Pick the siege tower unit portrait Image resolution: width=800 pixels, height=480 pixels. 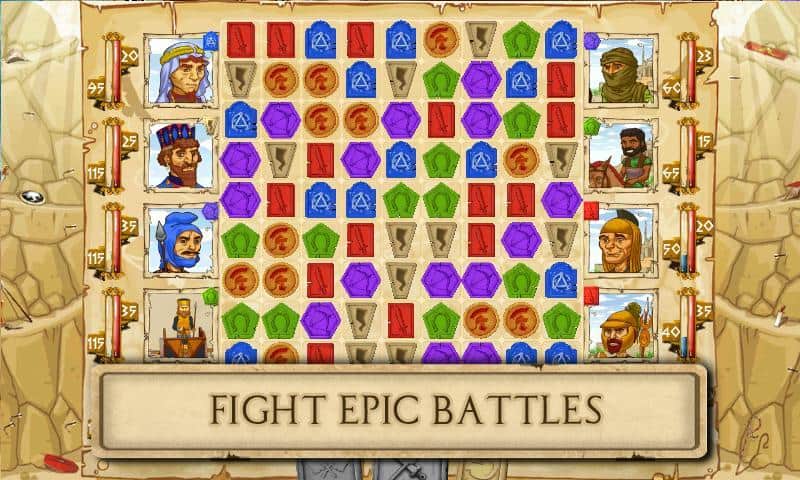pyautogui.click(x=180, y=325)
